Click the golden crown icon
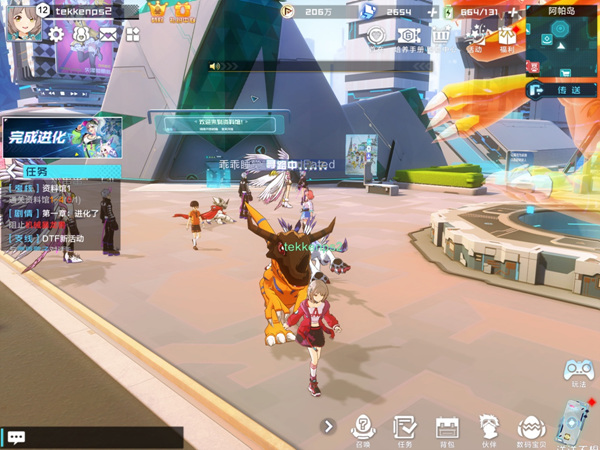Viewport: 600px width, 450px height. pyautogui.click(x=158, y=12)
